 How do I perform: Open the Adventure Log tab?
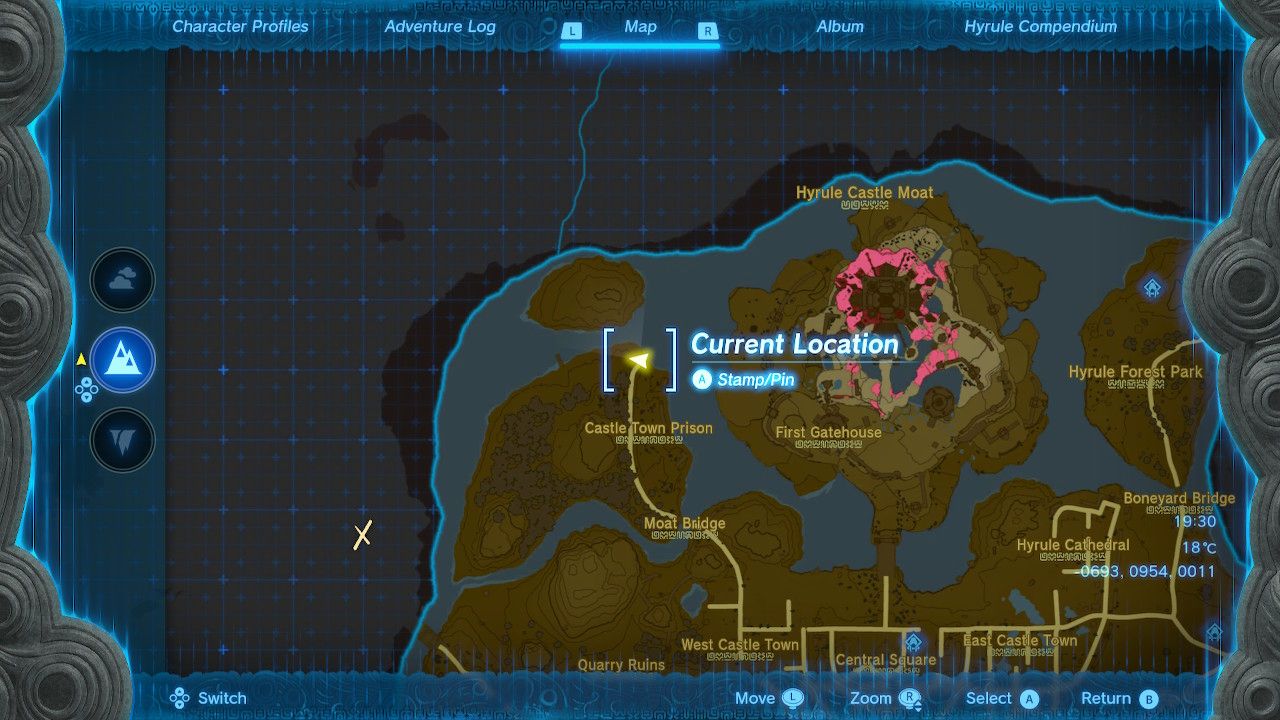point(440,27)
